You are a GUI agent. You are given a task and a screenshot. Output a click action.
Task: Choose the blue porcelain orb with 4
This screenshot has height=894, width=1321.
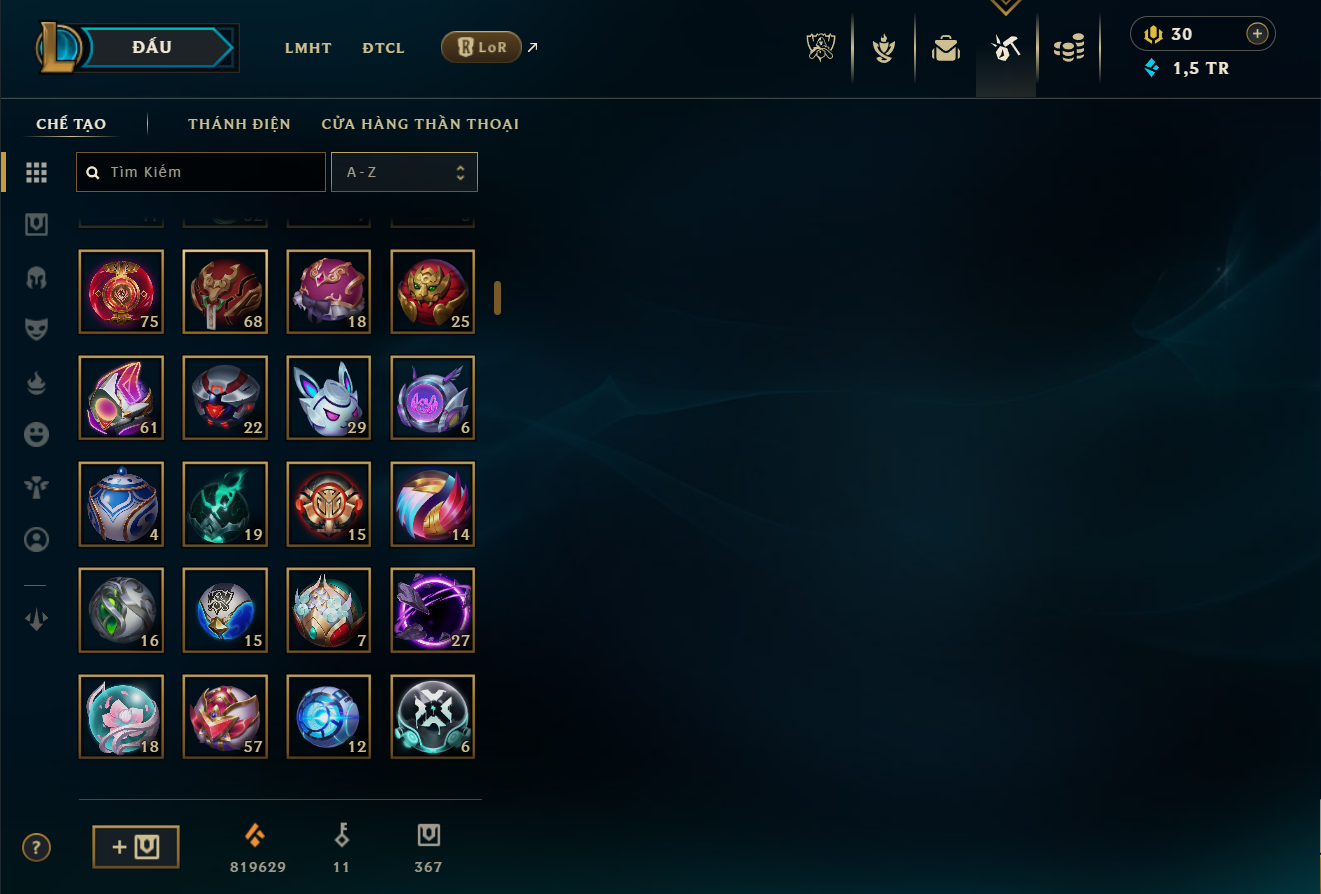tap(121, 504)
